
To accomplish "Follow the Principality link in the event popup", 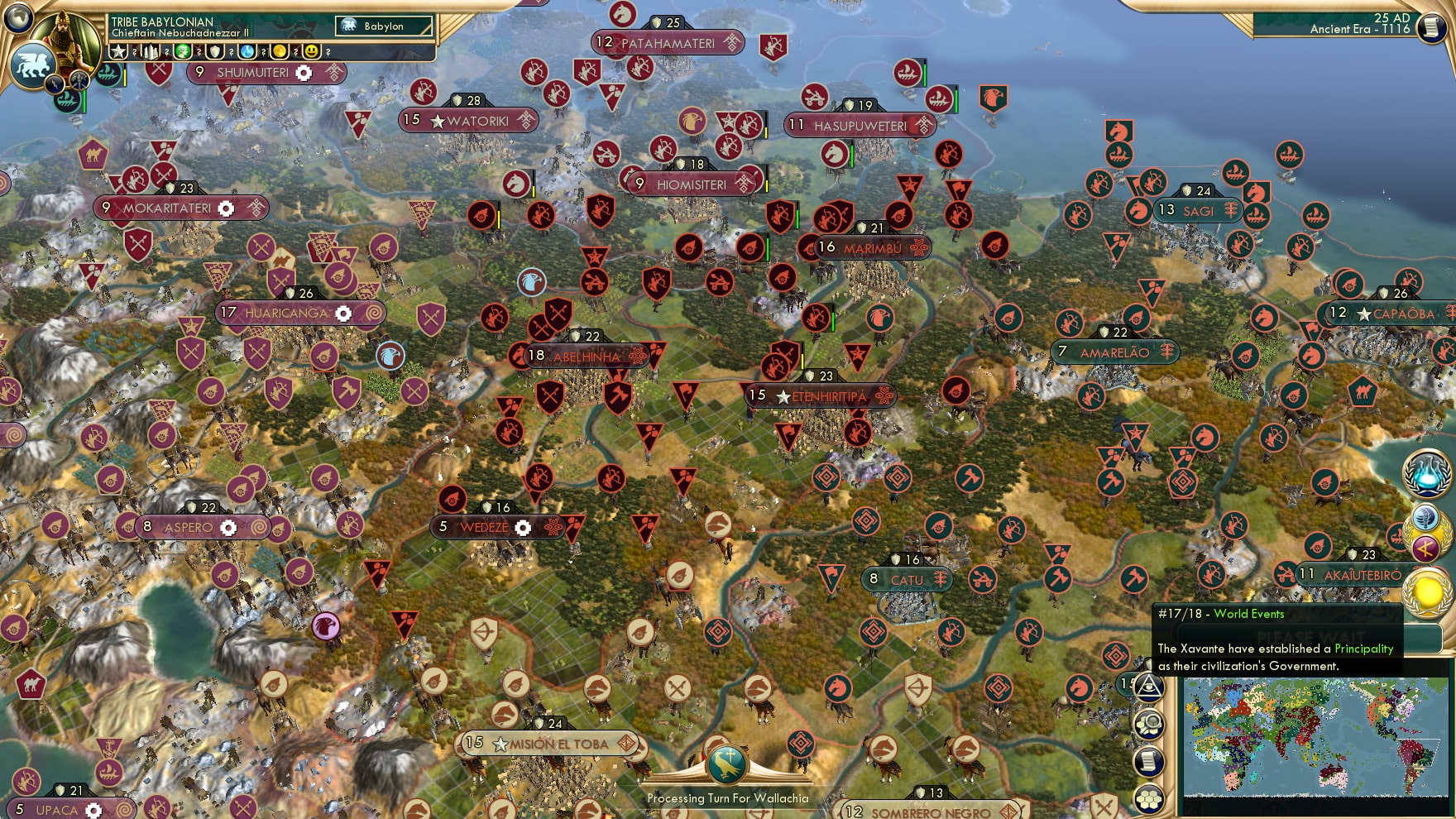I will click(1366, 650).
